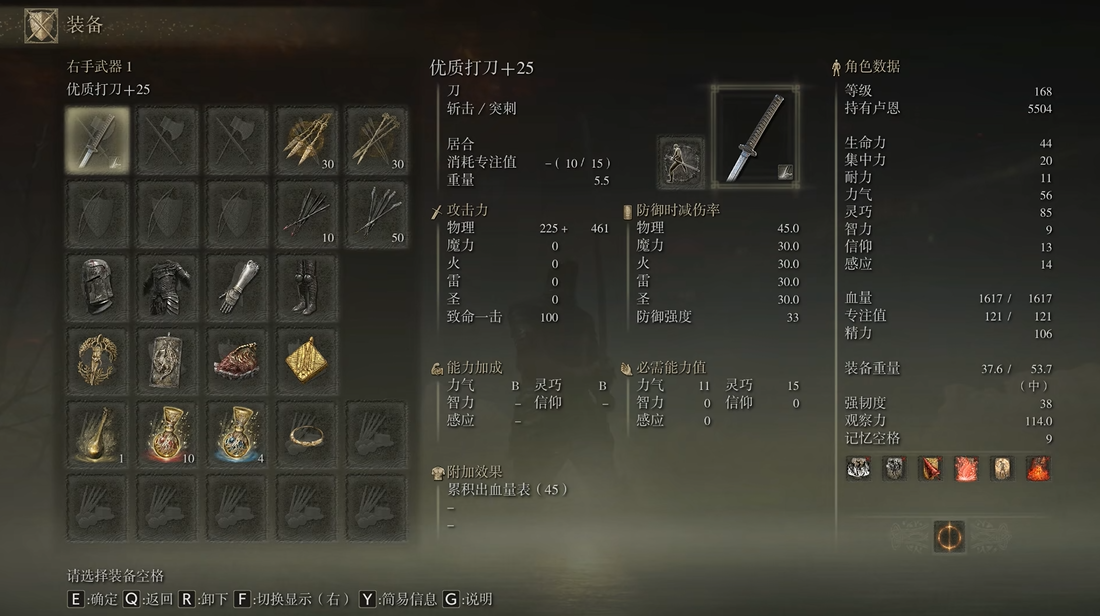Image resolution: width=1100 pixels, height=616 pixels.
Task: Select the leg armor greaves slot
Action: (307, 285)
